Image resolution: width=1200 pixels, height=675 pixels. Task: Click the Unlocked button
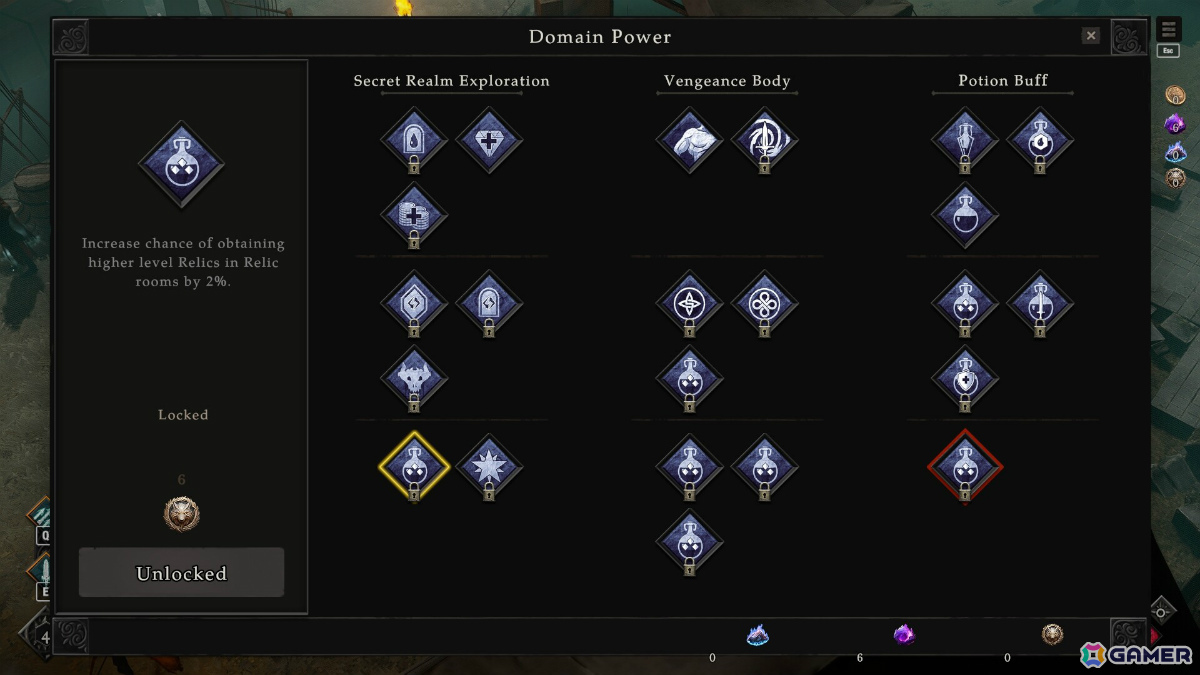click(181, 573)
